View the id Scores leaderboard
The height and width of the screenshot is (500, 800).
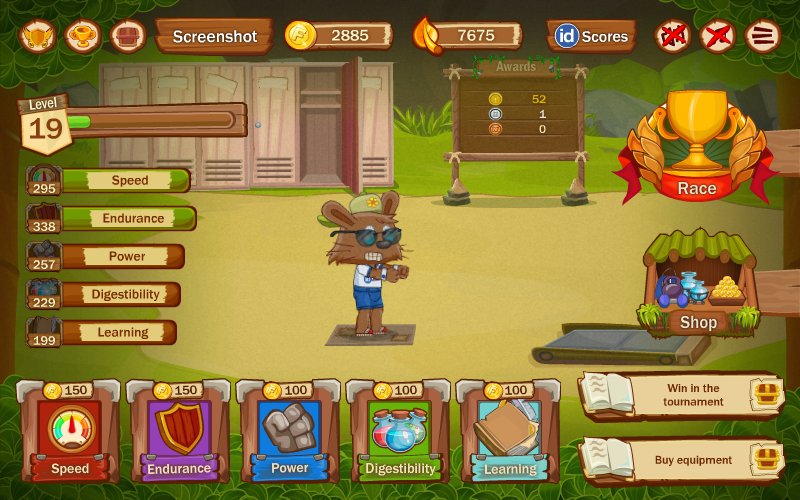click(591, 37)
